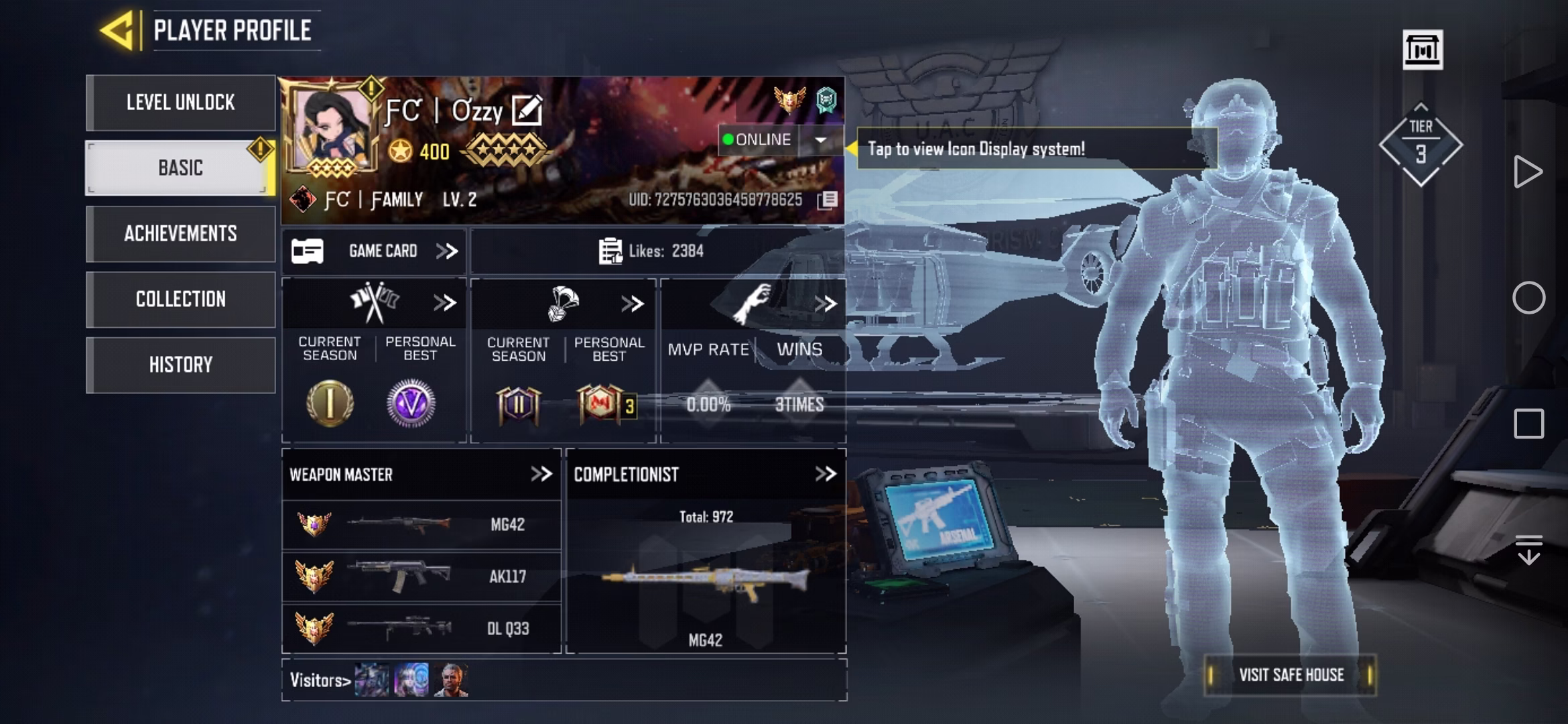Open the Level Unlock tab

(180, 103)
